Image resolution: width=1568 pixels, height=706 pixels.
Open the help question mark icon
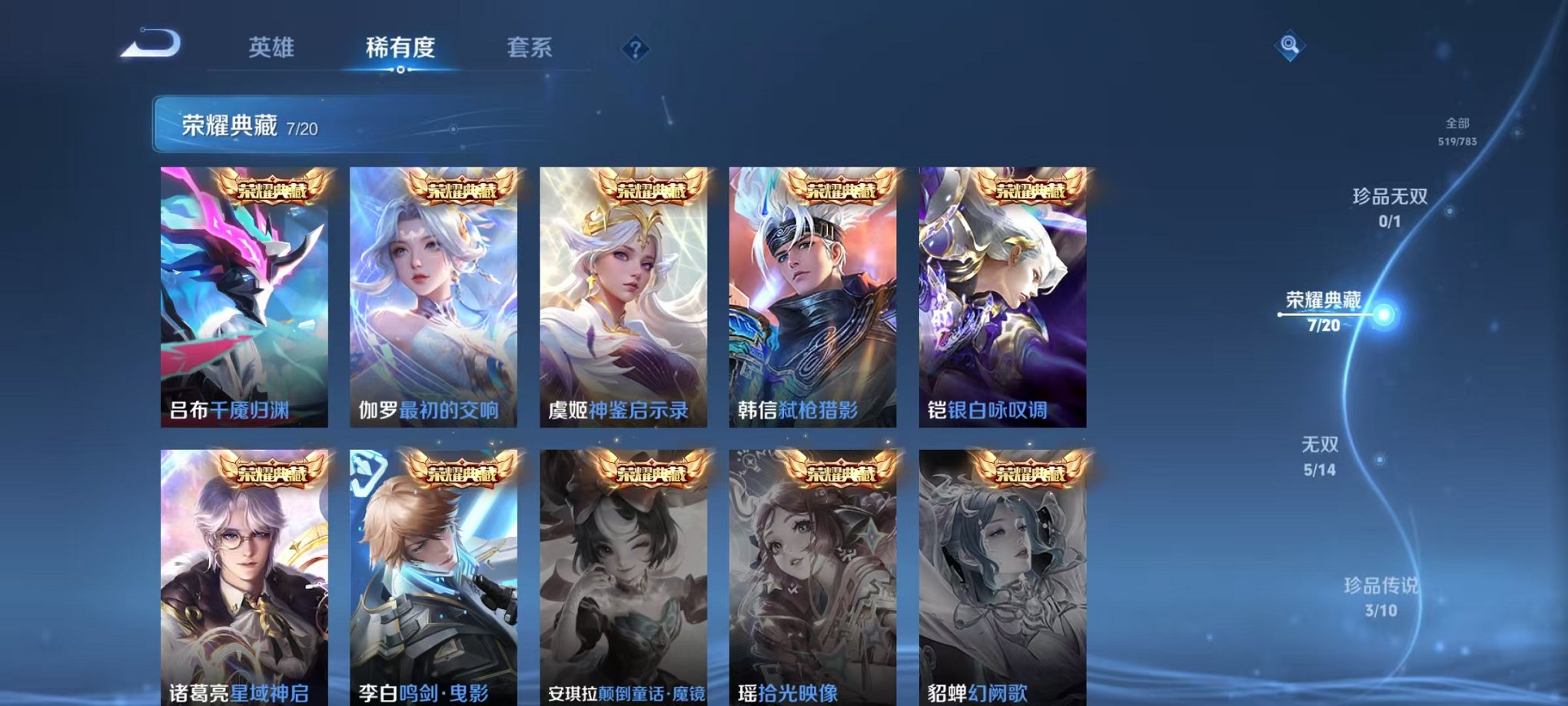click(634, 48)
